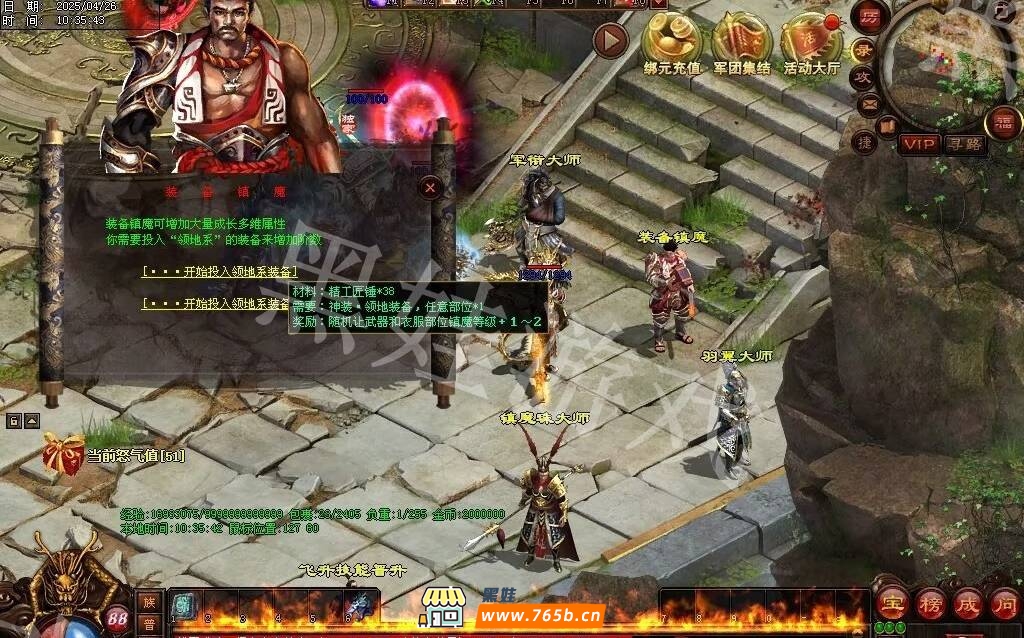Select the 族 clan chat button
Screen dimensions: 1024x638
148,602
